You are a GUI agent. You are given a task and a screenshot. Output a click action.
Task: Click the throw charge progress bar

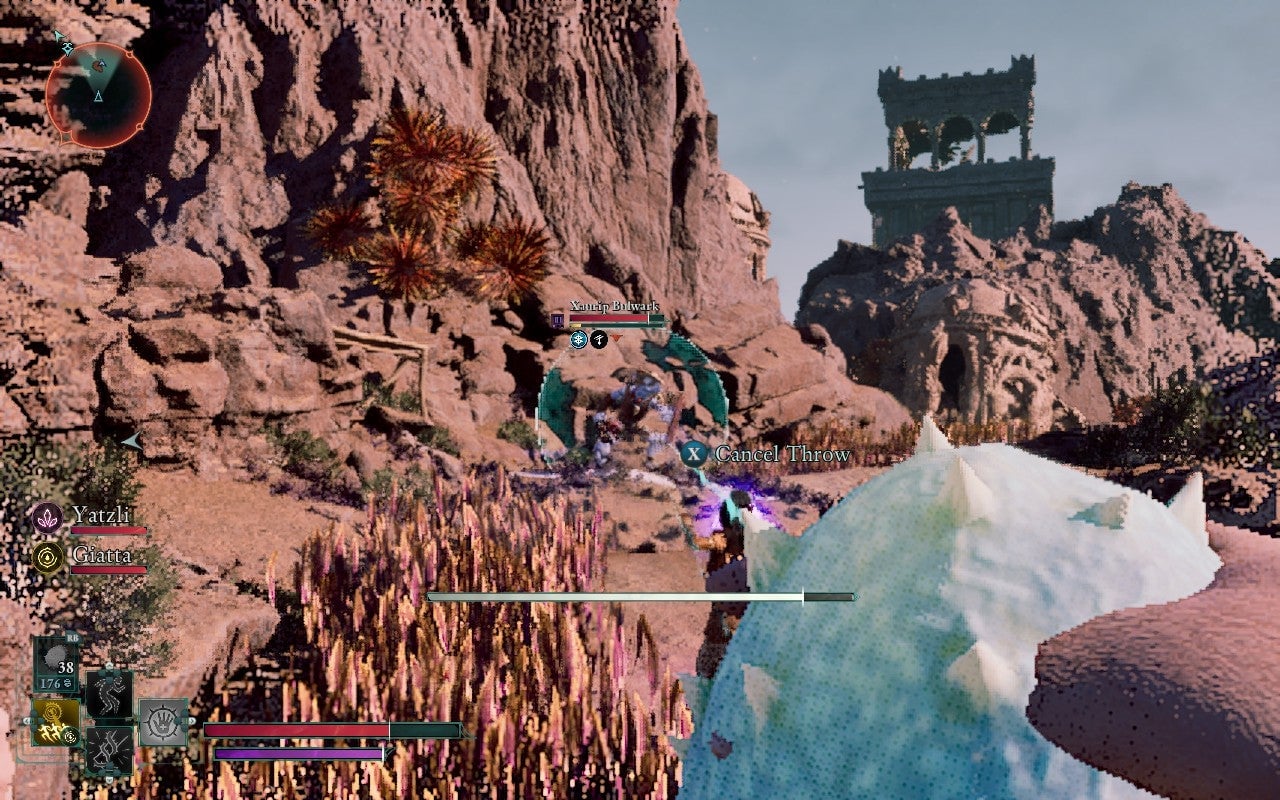pyautogui.click(x=640, y=596)
